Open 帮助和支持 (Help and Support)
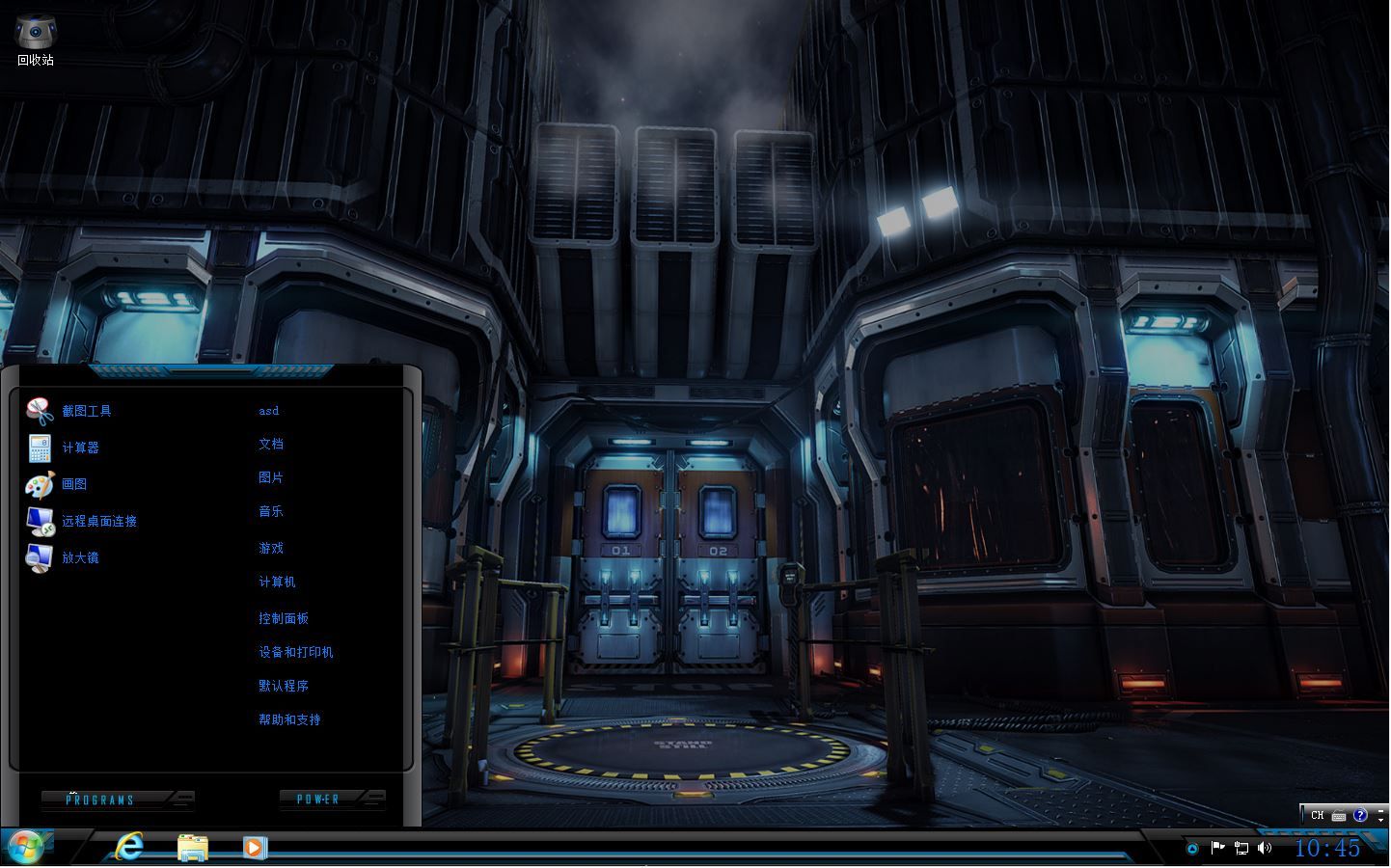 click(x=289, y=719)
